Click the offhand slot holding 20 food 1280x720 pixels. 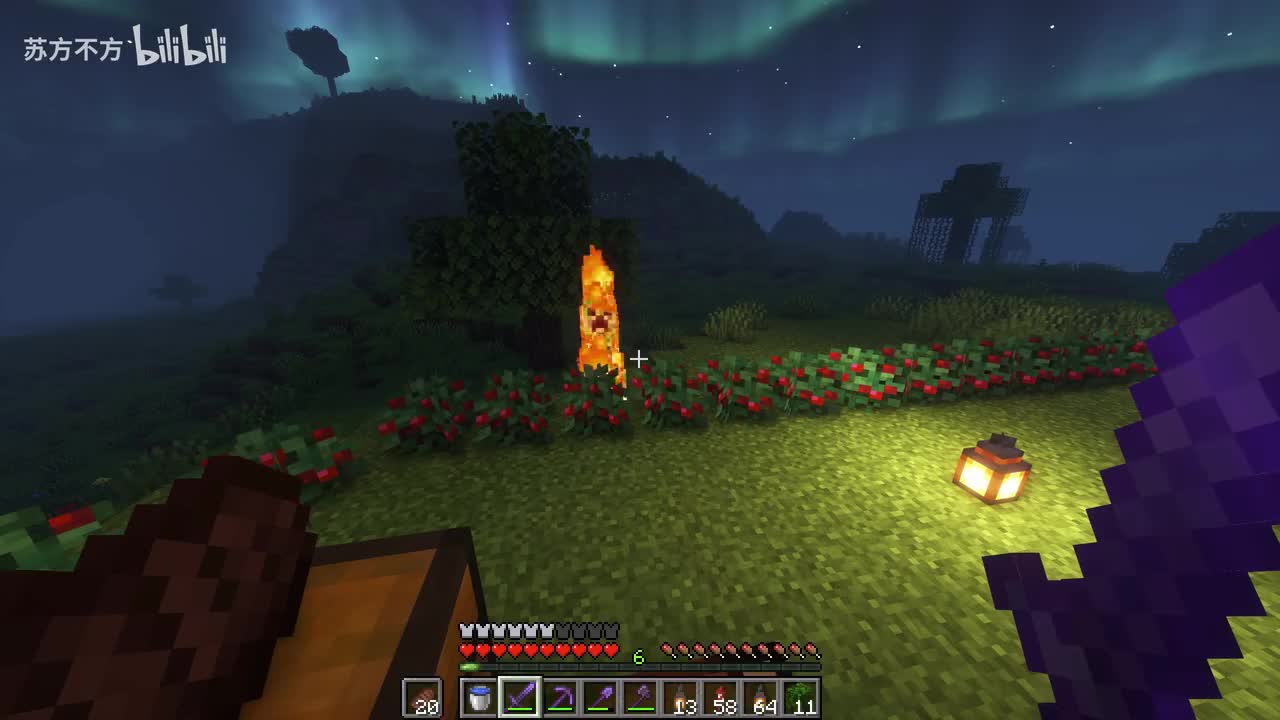(422, 697)
